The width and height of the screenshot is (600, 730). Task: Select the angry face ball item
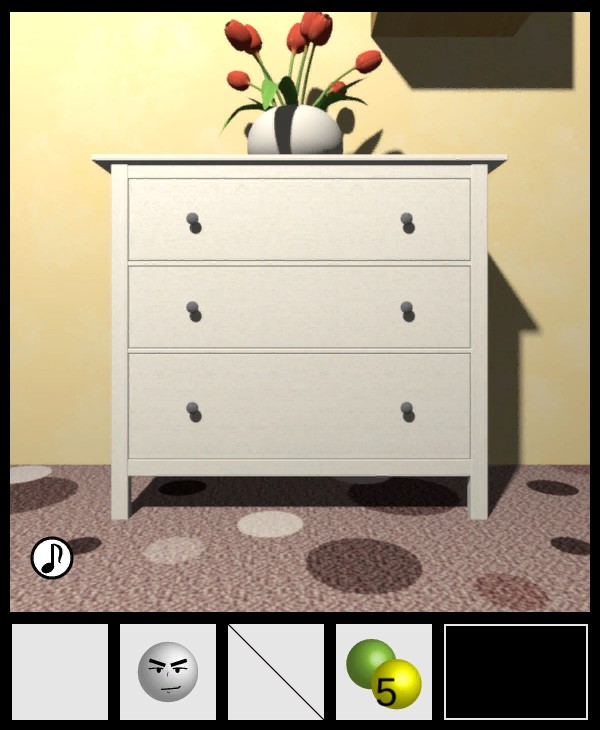(168, 672)
